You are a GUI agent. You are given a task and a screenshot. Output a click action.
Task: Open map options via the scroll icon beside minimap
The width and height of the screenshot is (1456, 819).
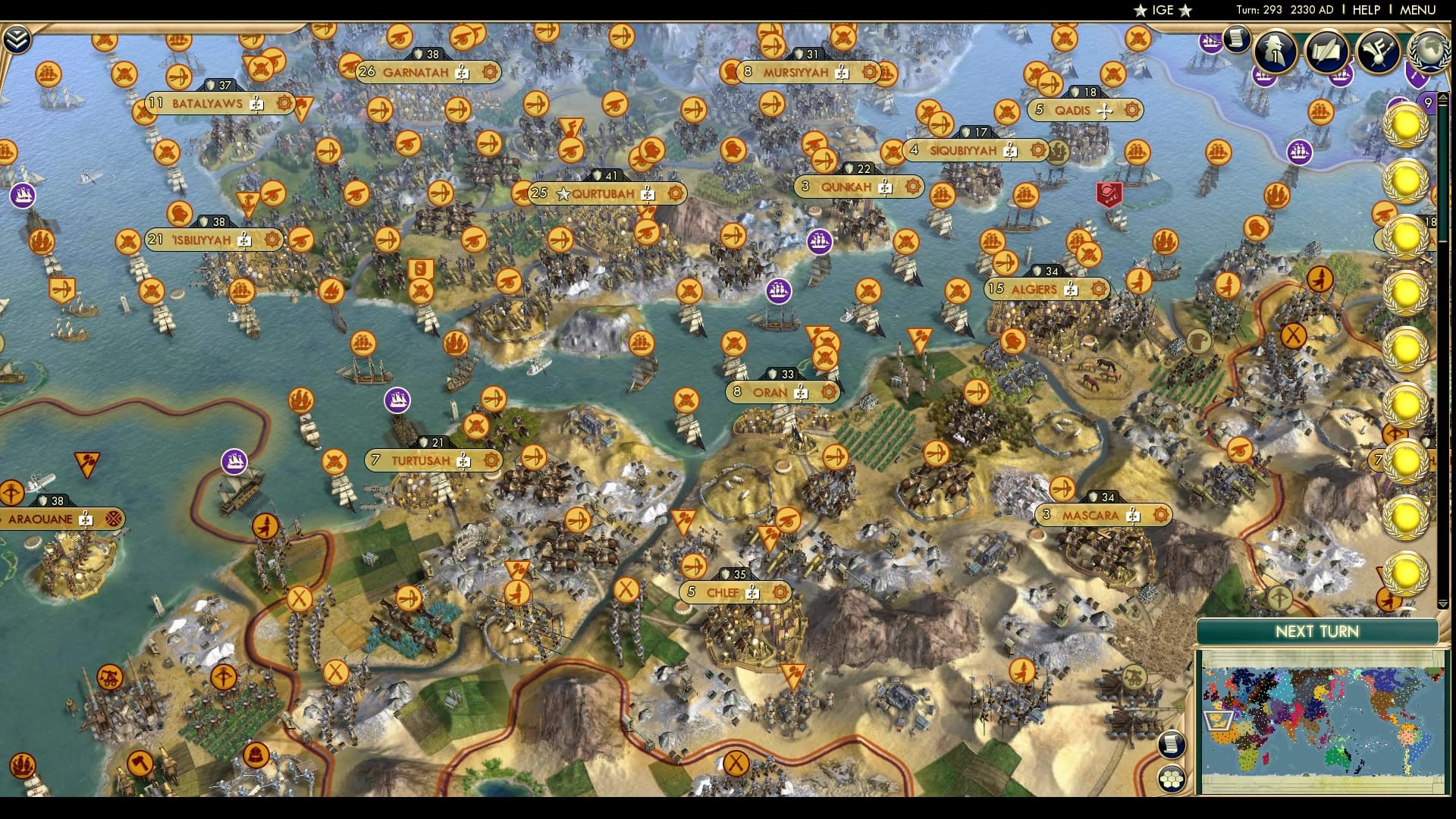coord(1173,744)
